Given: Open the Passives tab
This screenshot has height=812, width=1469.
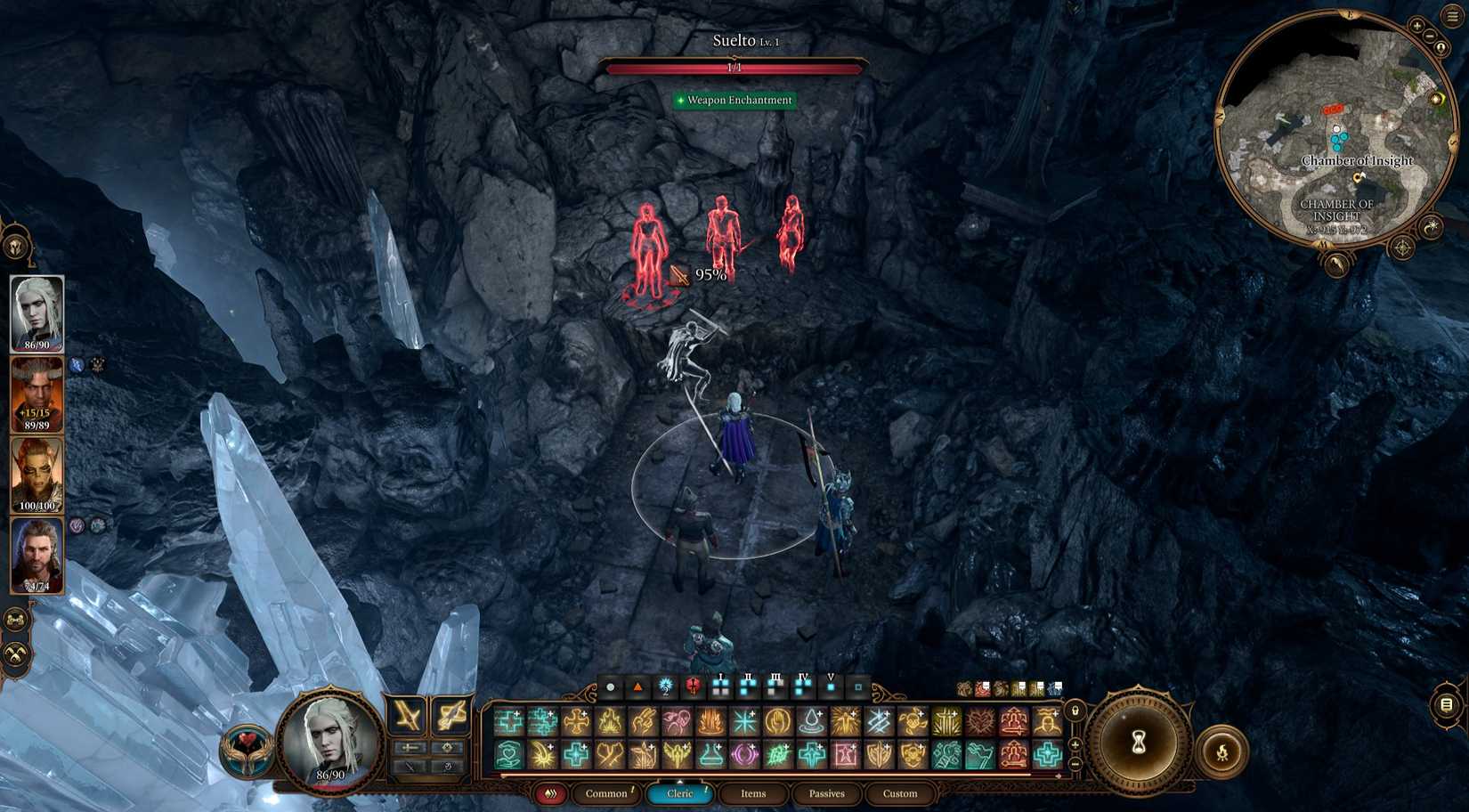Looking at the screenshot, I should [828, 793].
